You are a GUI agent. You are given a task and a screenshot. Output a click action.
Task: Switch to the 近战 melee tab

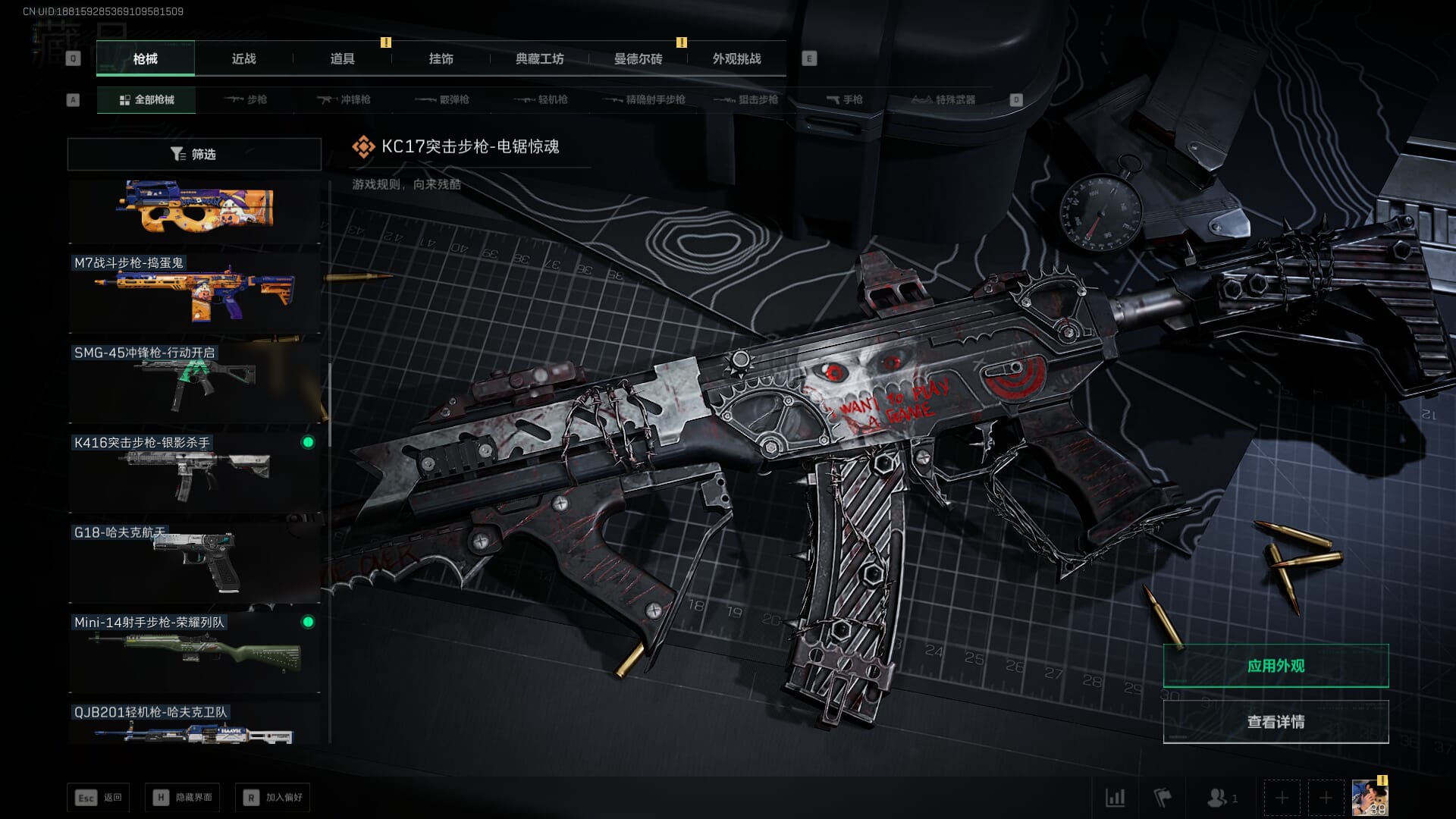[x=243, y=59]
